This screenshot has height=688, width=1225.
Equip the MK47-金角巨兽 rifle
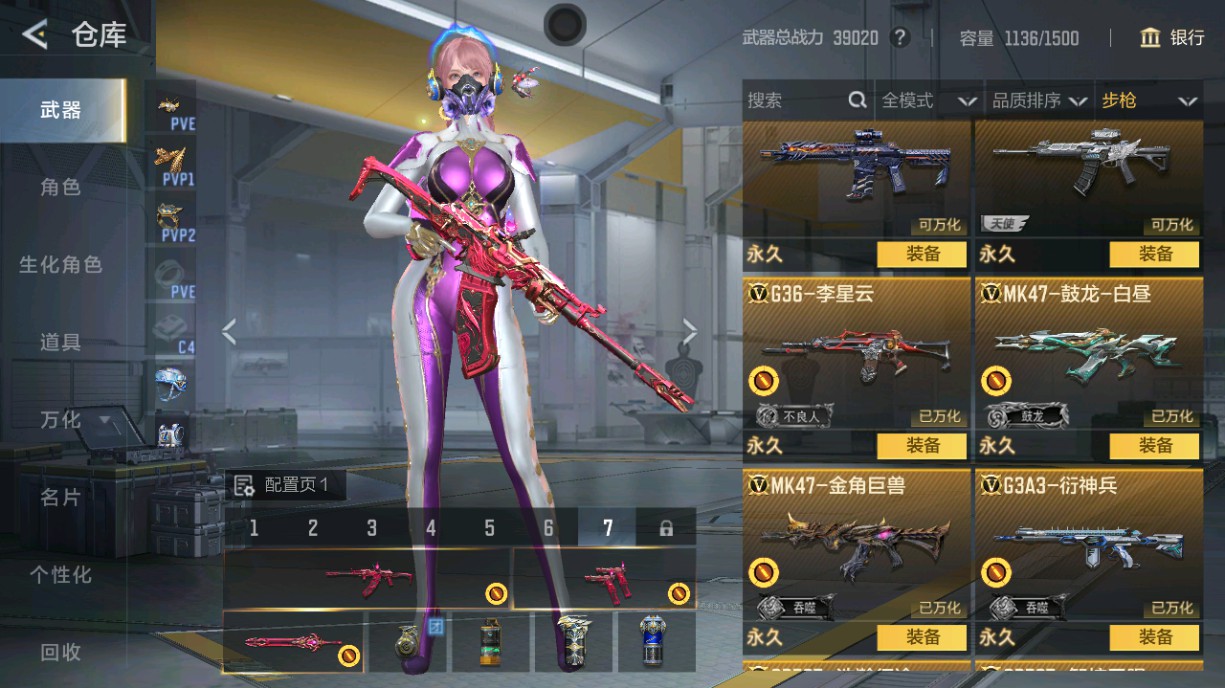(922, 637)
